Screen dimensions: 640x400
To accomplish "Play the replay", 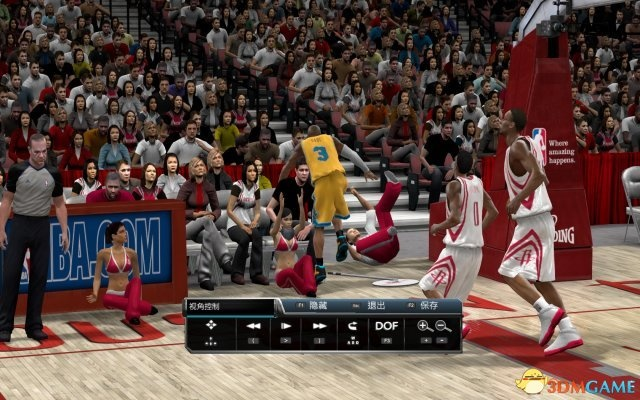I will [287, 326].
